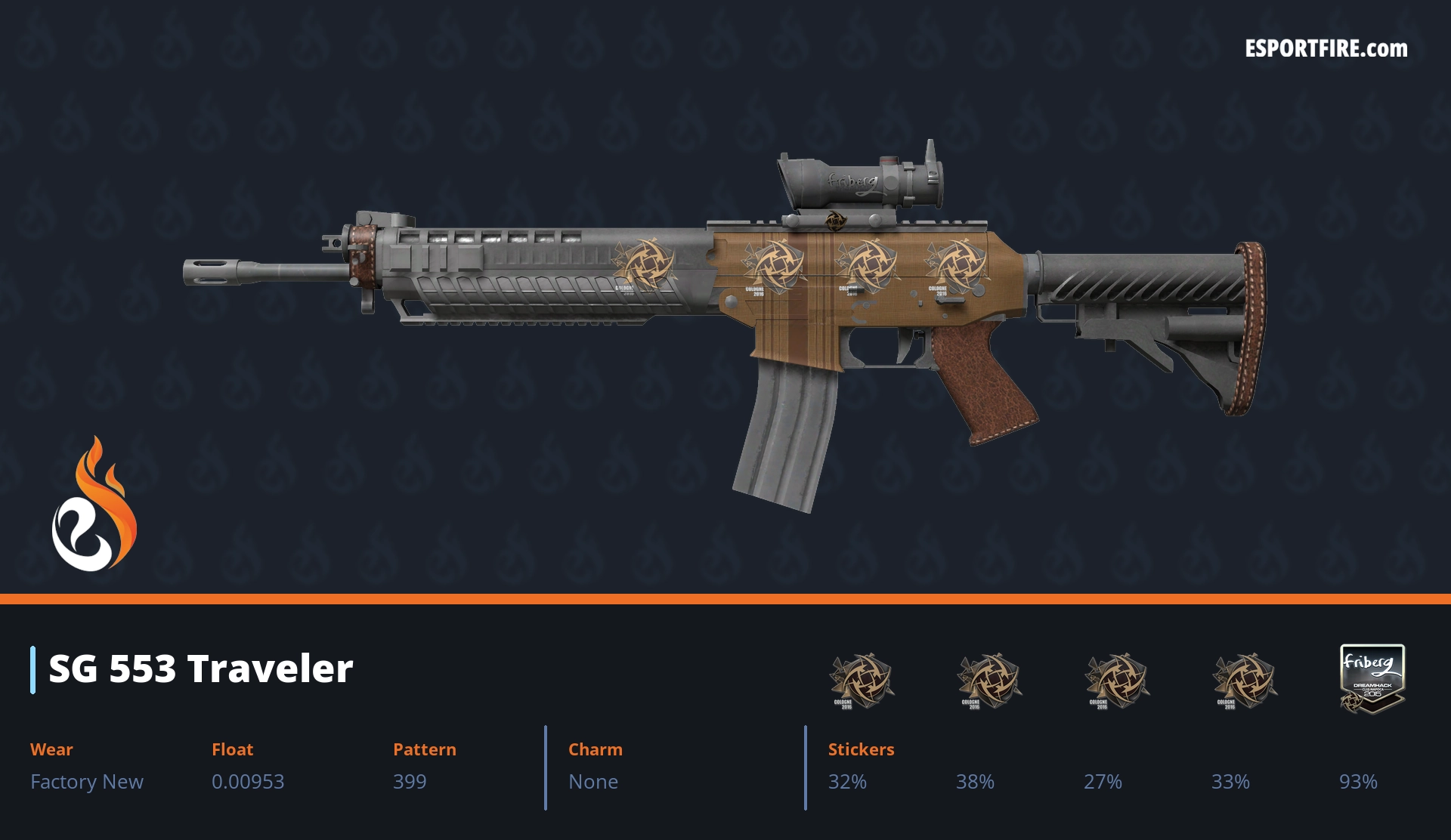1451x840 pixels.
Task: Select the NiP sticker labeled 27% wear
Action: (x=1116, y=681)
